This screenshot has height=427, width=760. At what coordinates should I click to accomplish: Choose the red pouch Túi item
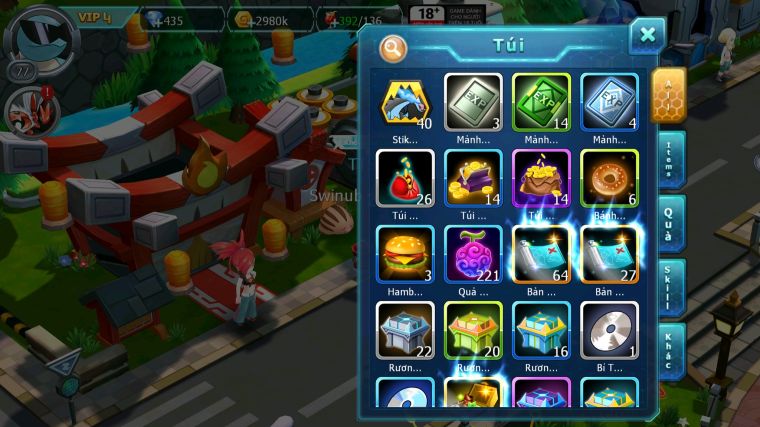[x=405, y=179]
